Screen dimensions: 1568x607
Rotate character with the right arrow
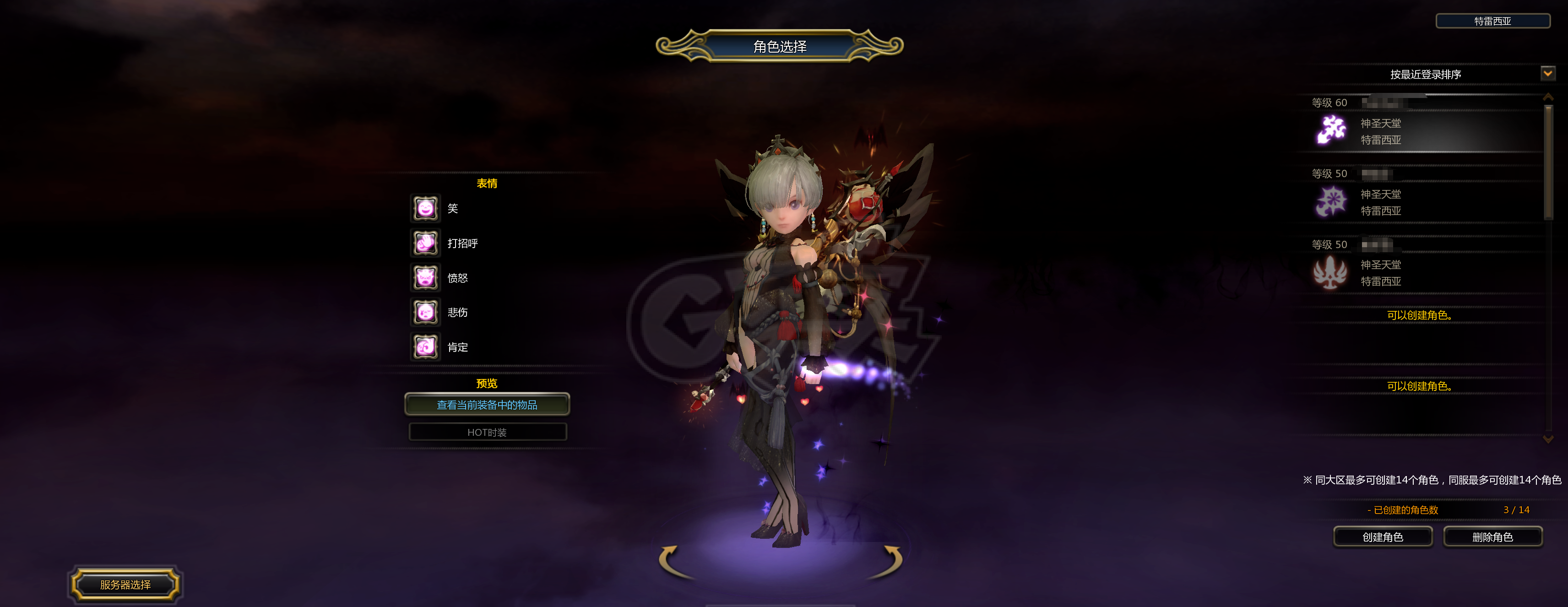(x=890, y=561)
